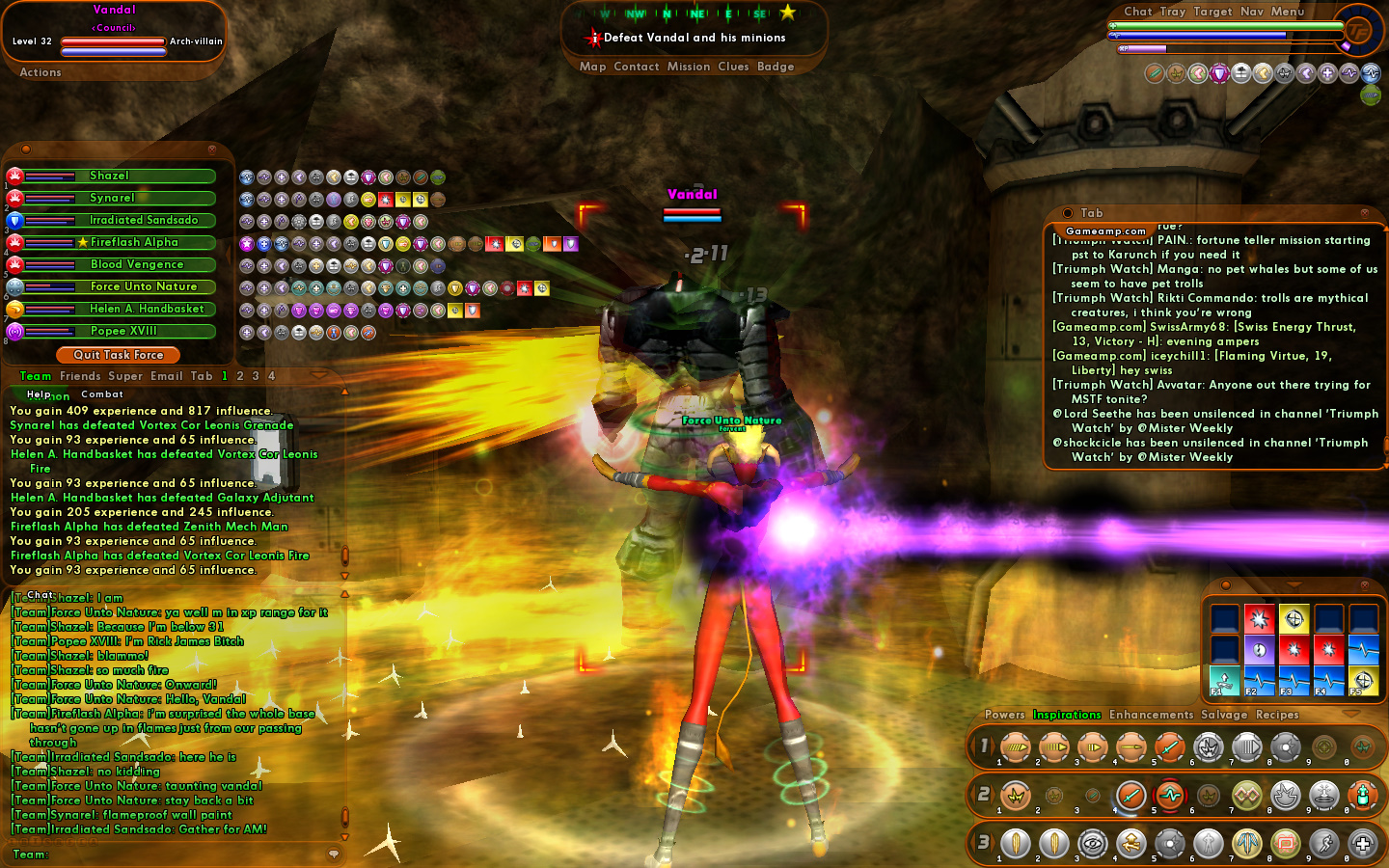The height and width of the screenshot is (868, 1389).
Task: Open the top Menu option
Action: tap(1288, 12)
